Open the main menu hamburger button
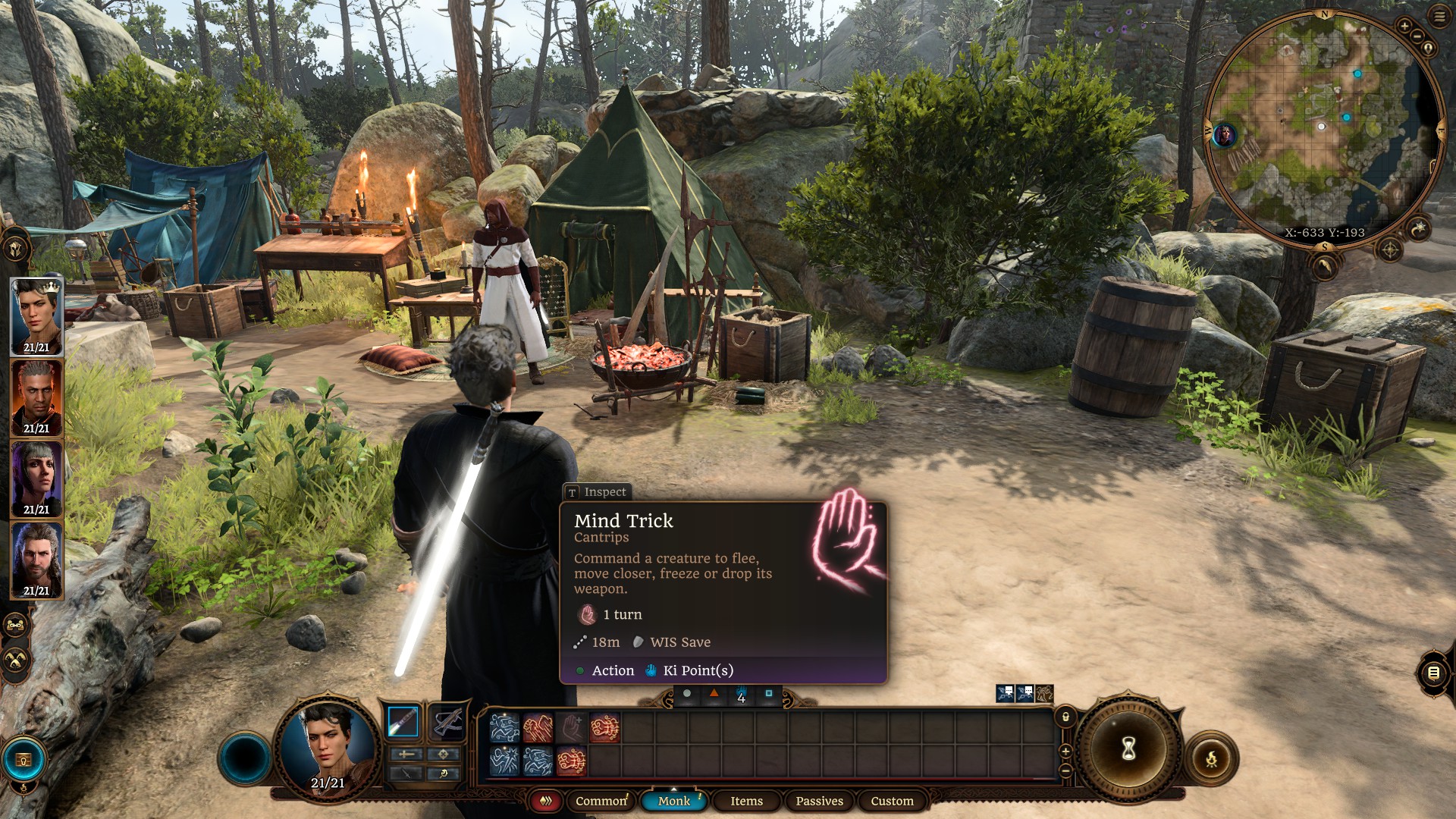The width and height of the screenshot is (1456, 819). [x=1439, y=17]
